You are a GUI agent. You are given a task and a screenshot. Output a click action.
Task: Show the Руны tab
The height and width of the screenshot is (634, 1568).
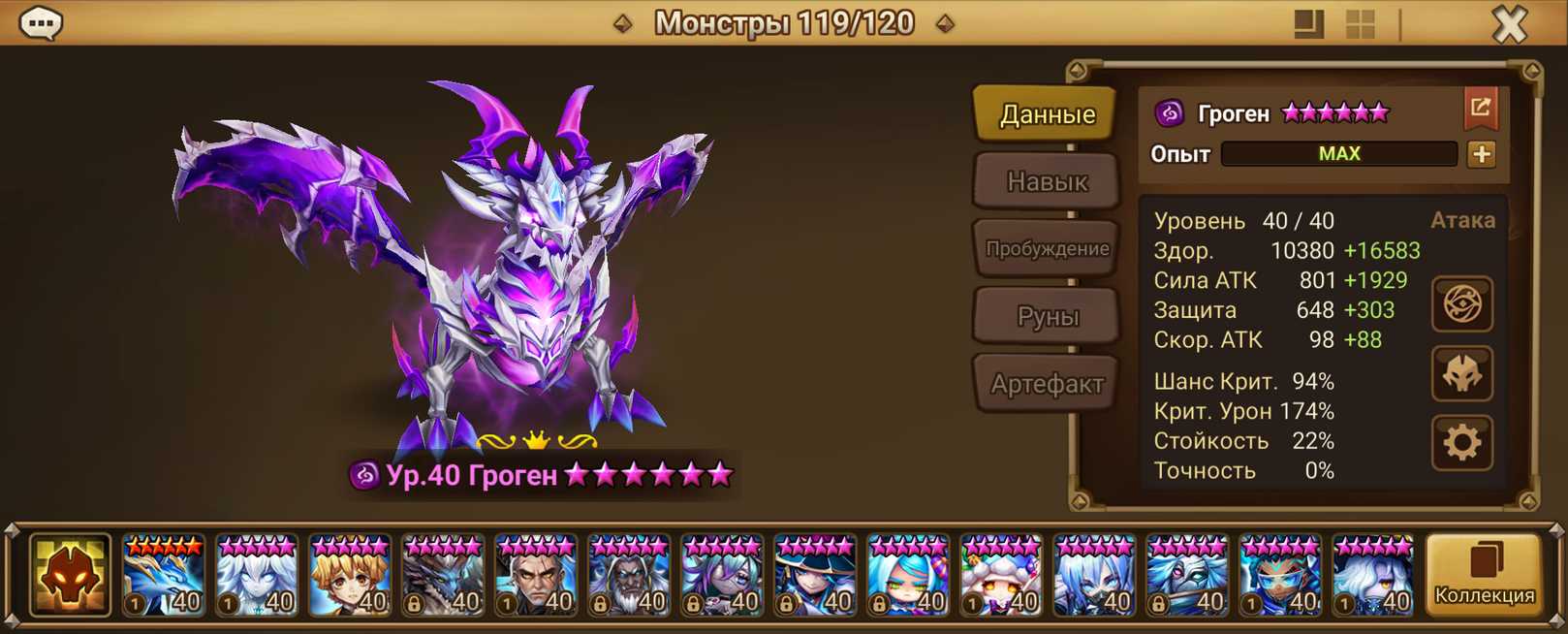point(1047,316)
